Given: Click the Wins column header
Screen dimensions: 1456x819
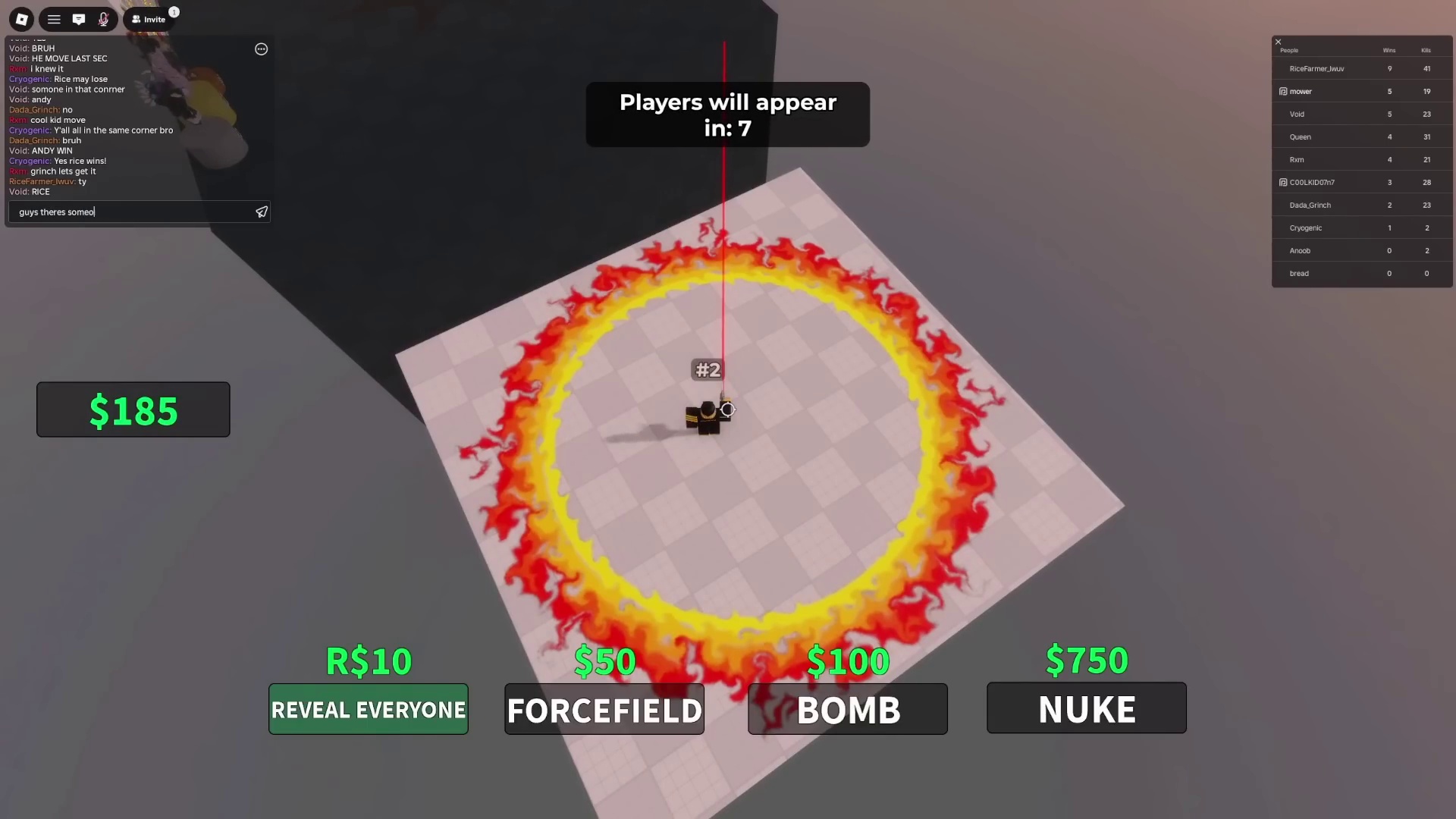Looking at the screenshot, I should pos(1389,50).
